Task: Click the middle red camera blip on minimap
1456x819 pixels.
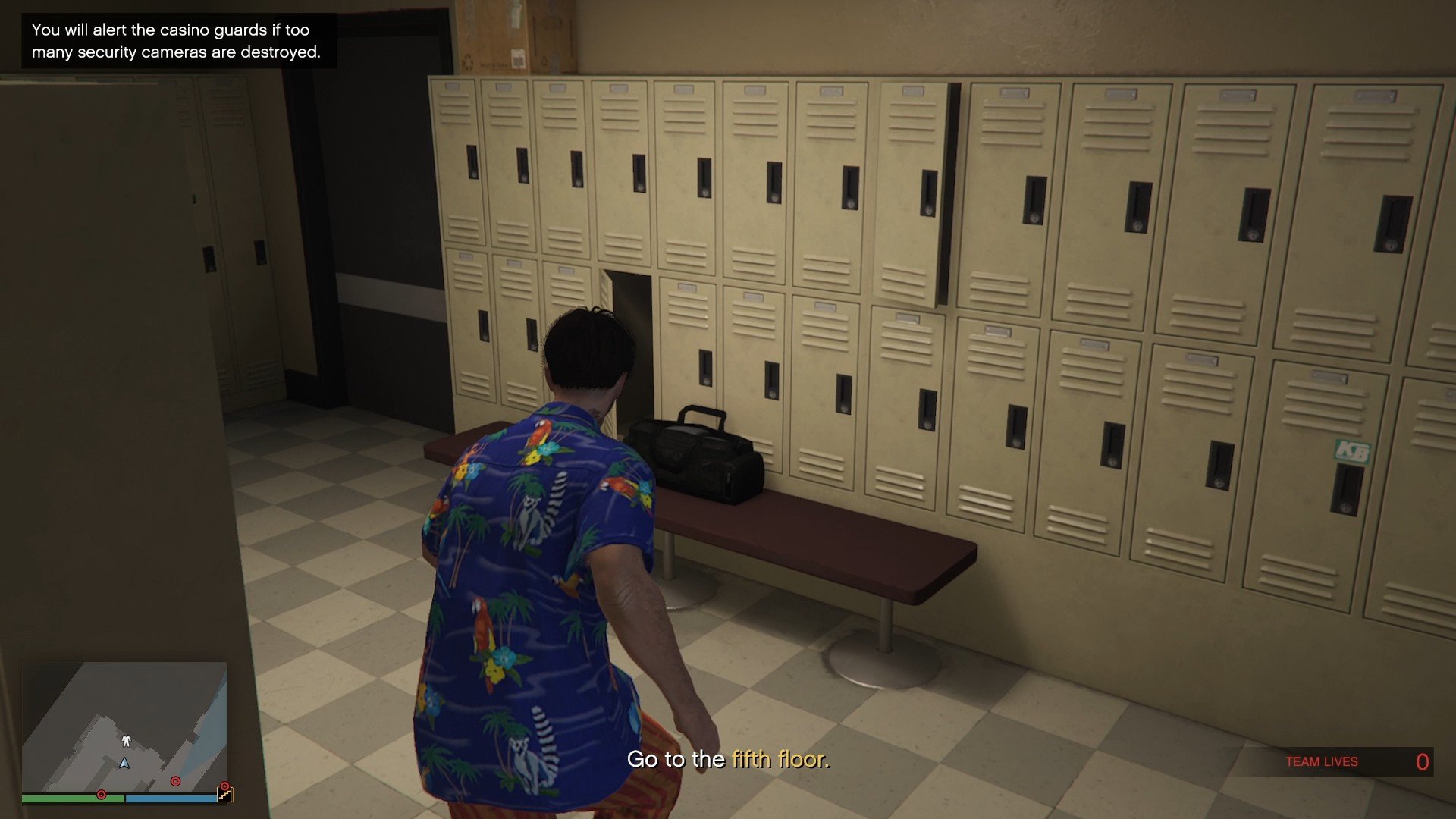Action: coord(175,781)
